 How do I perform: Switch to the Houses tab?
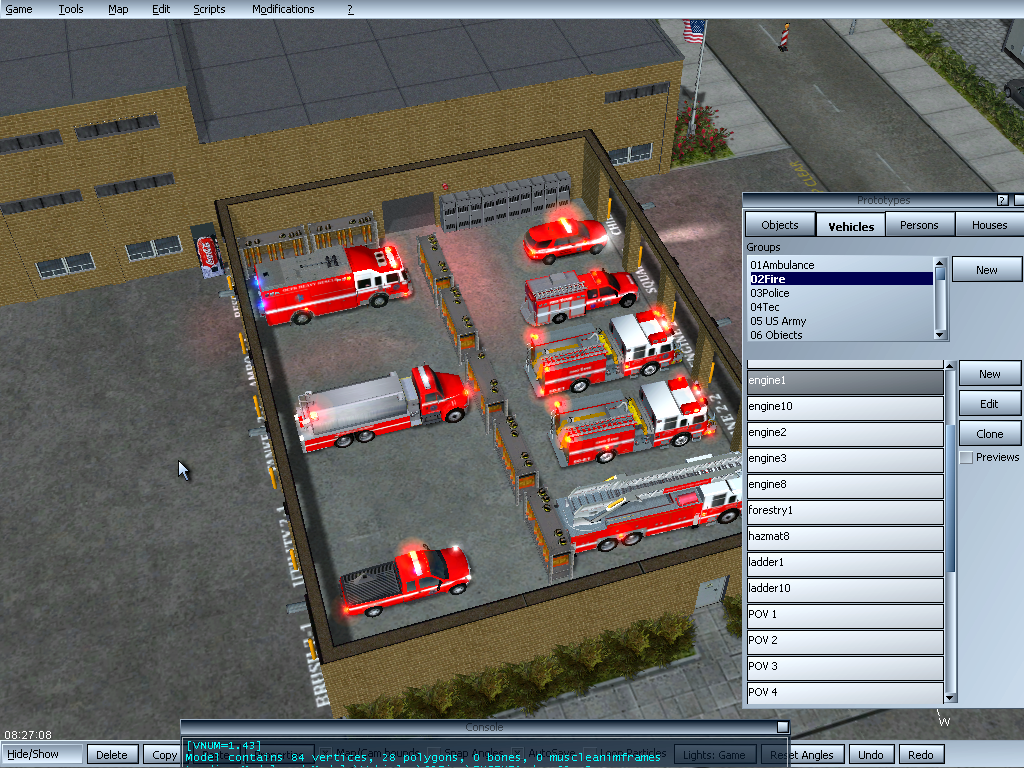pos(989,225)
